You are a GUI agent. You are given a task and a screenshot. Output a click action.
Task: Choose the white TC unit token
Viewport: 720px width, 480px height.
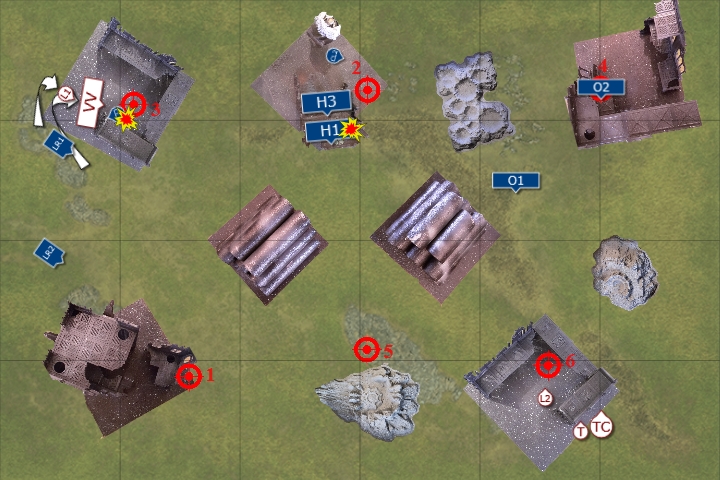[x=601, y=426]
